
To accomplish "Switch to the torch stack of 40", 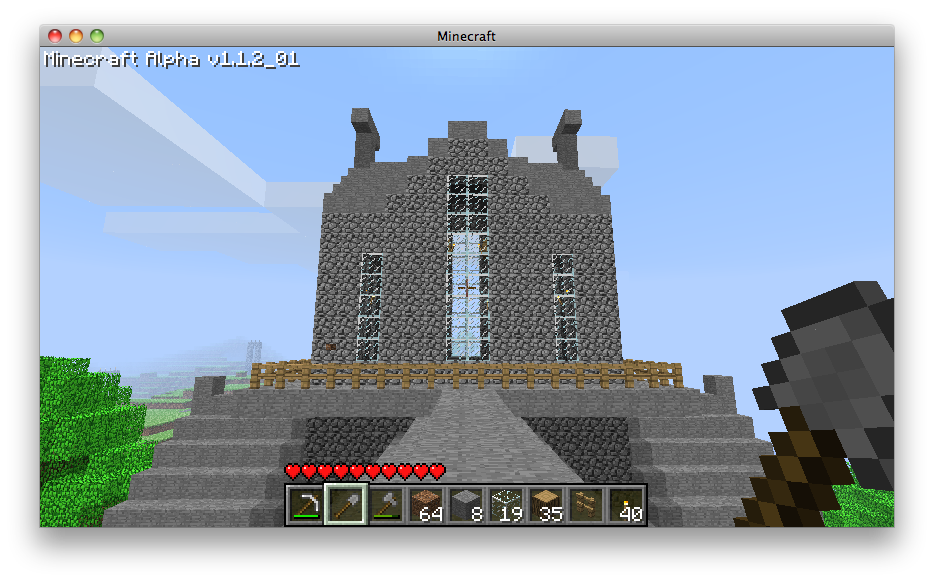I will click(x=626, y=505).
